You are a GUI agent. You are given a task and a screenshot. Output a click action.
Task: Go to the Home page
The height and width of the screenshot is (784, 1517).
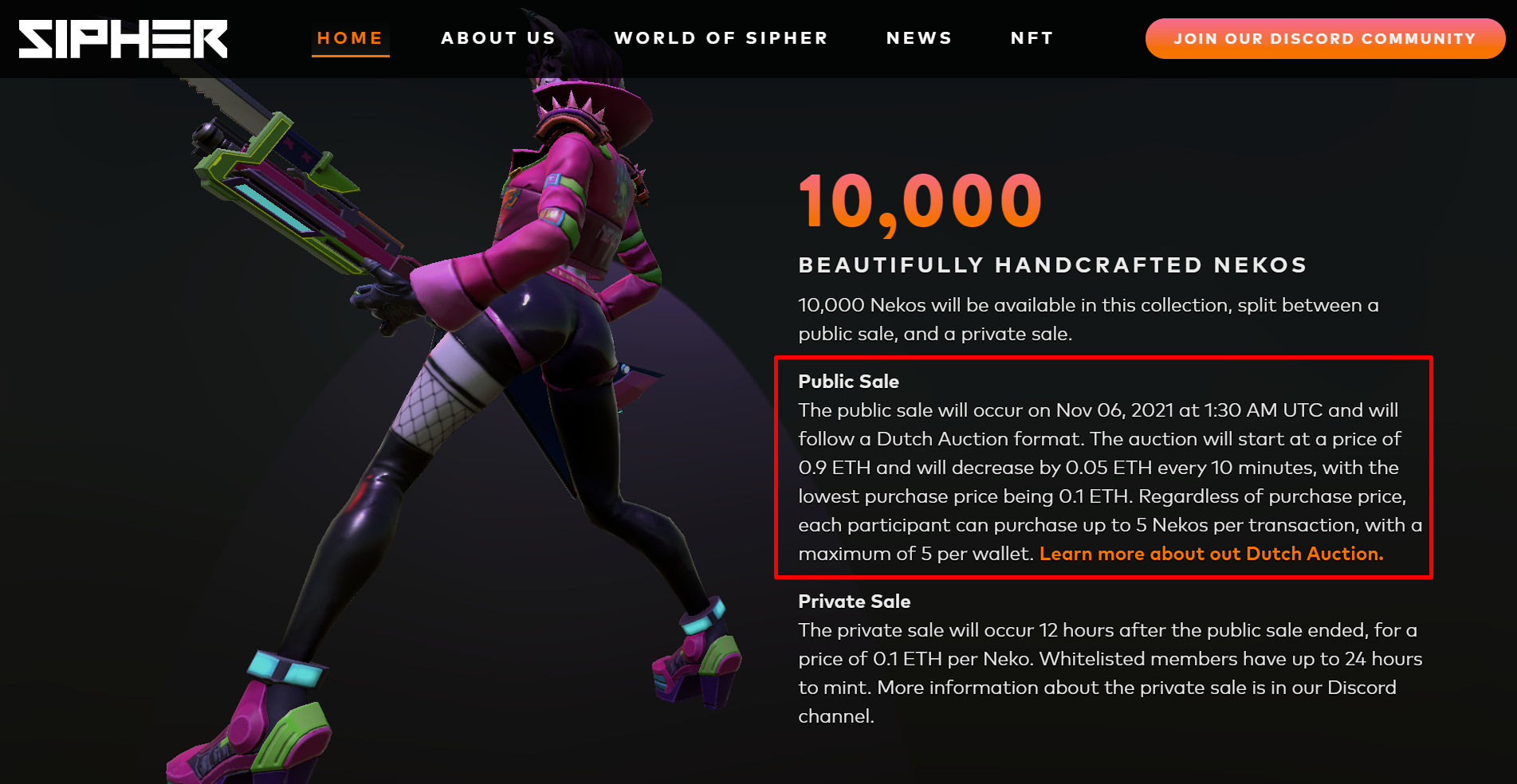click(350, 38)
